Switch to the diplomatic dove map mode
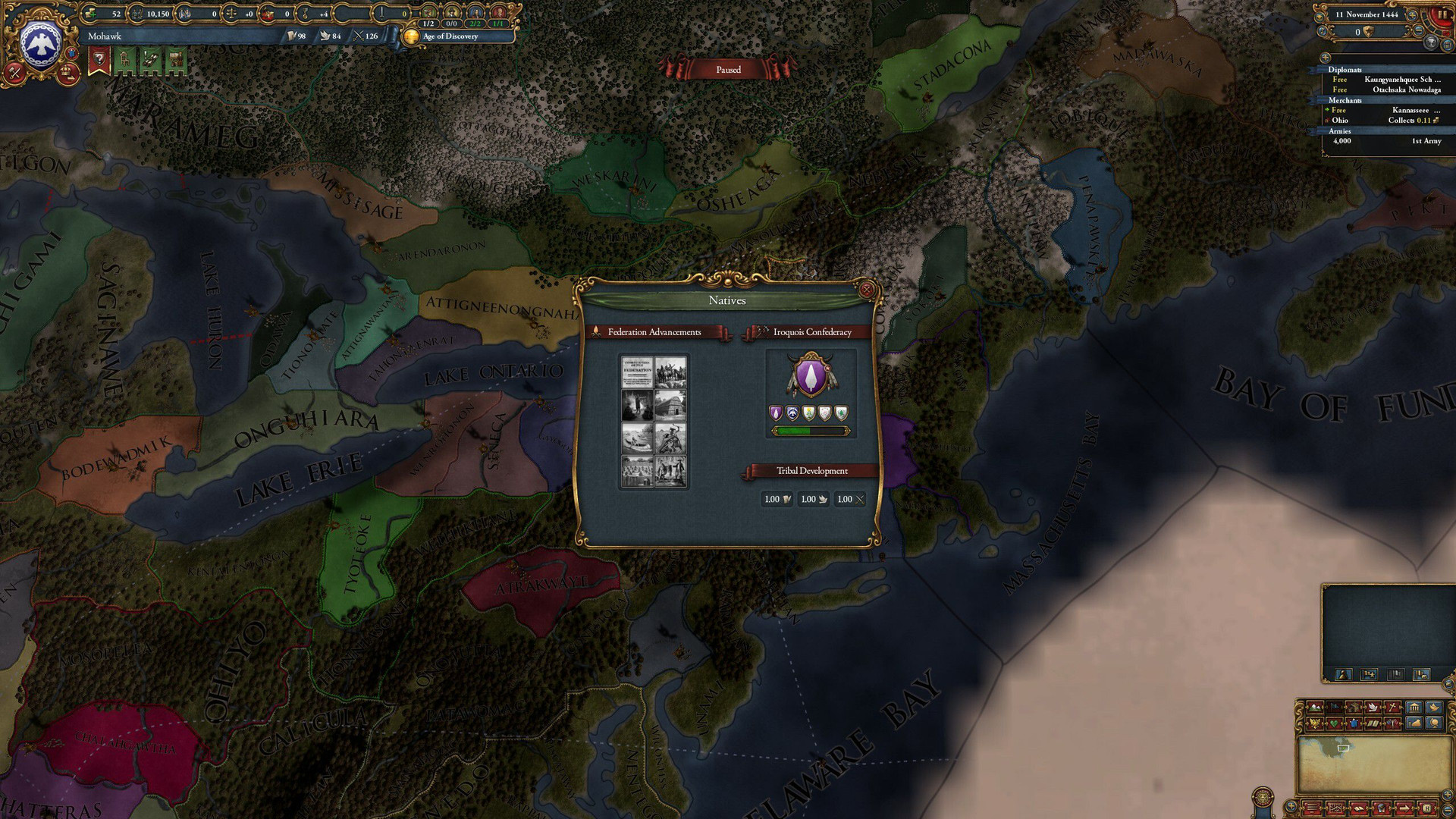1456x819 pixels. pos(1373,708)
